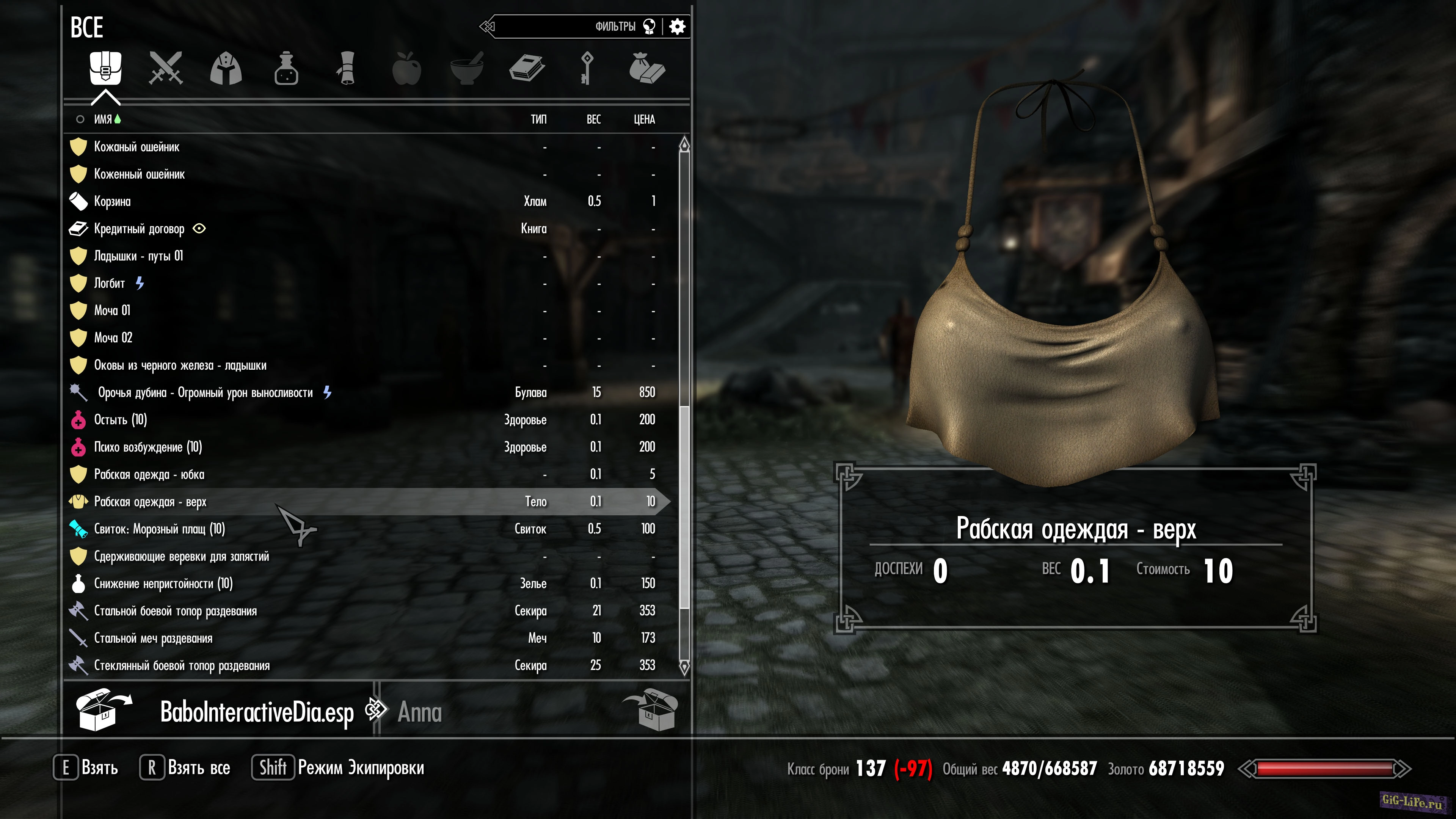Switch to the food category tab

coord(407,68)
